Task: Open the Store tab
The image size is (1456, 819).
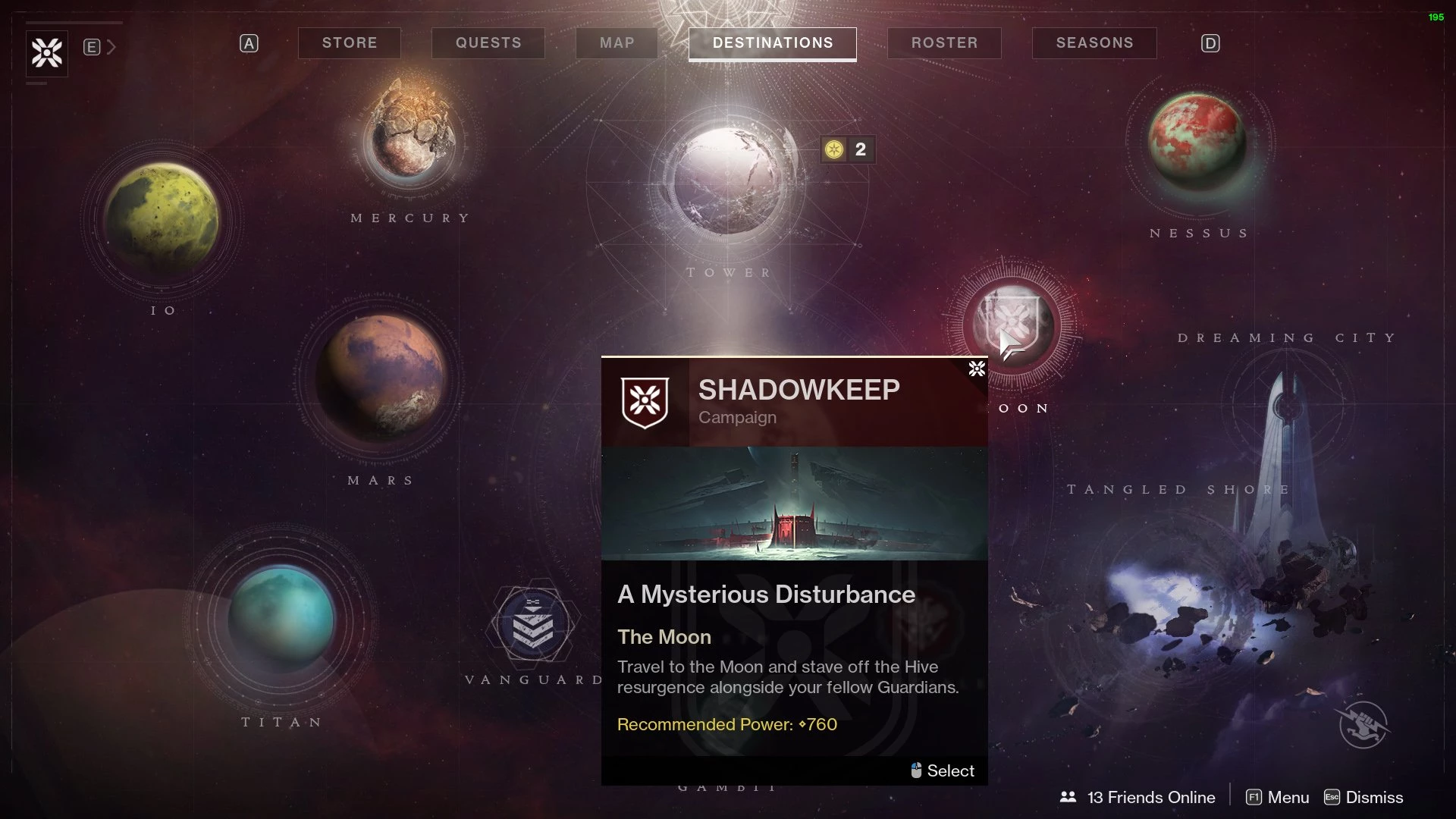Action: (x=349, y=43)
